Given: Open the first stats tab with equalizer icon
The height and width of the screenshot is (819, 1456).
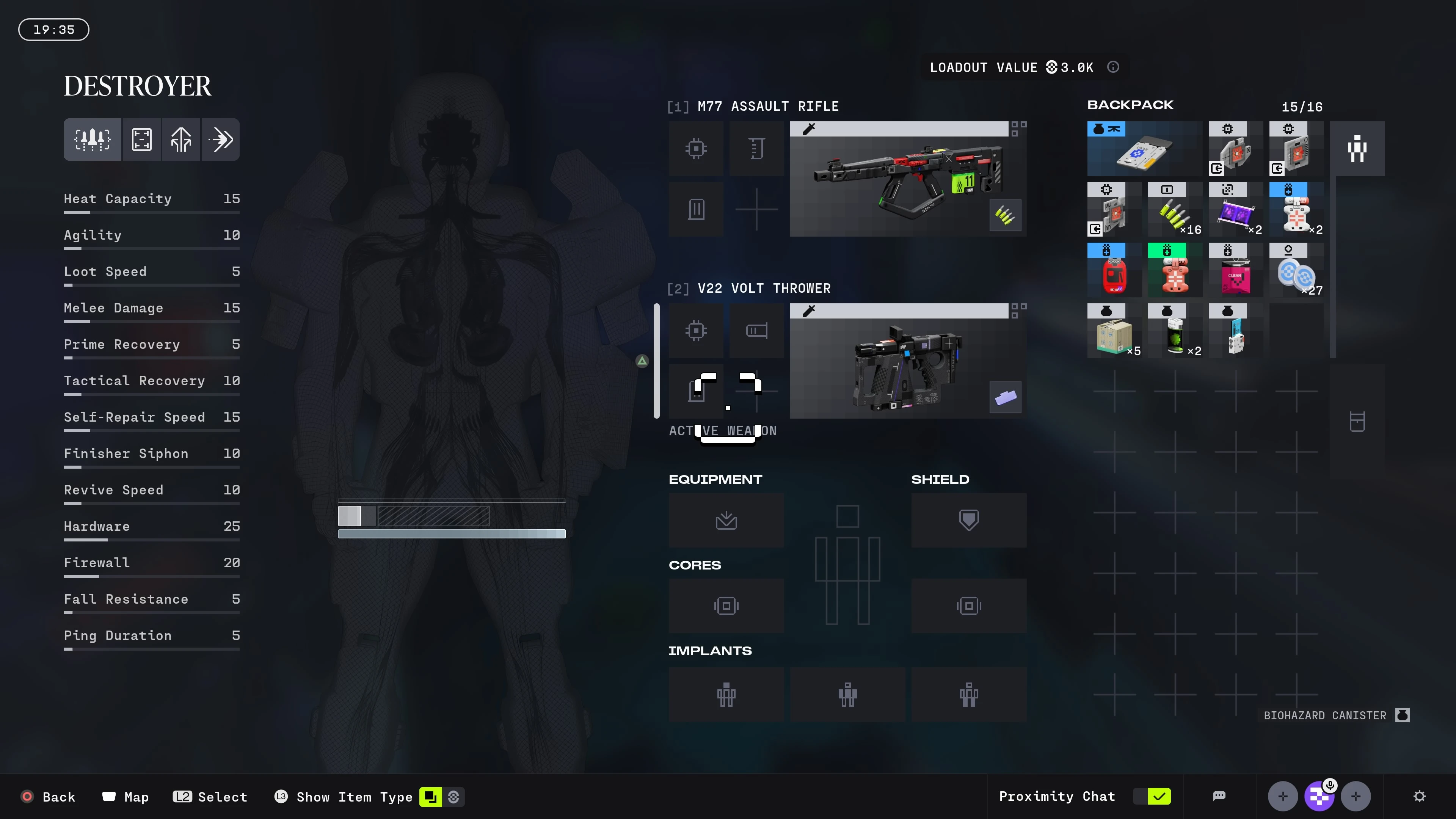Looking at the screenshot, I should pyautogui.click(x=92, y=139).
